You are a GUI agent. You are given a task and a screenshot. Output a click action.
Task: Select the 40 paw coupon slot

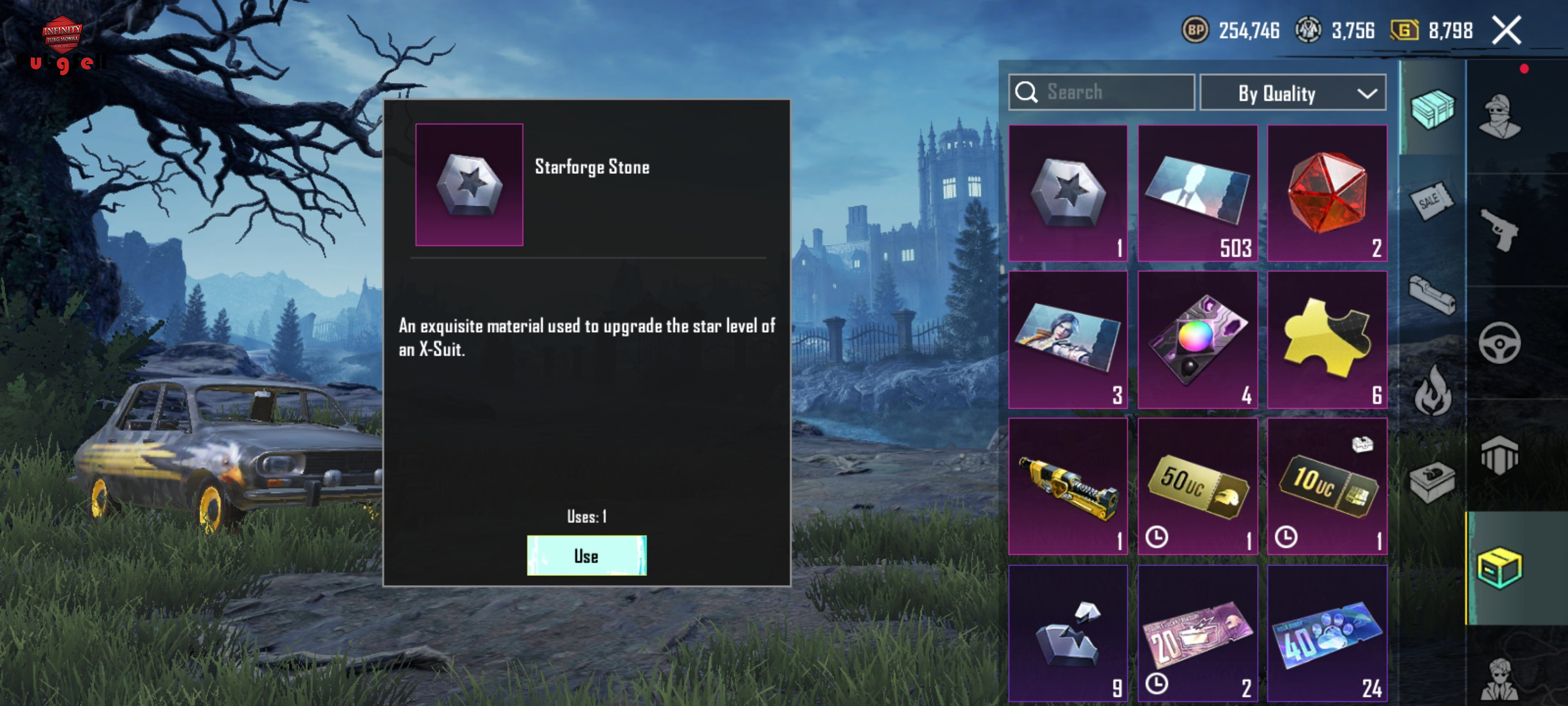coord(1327,633)
